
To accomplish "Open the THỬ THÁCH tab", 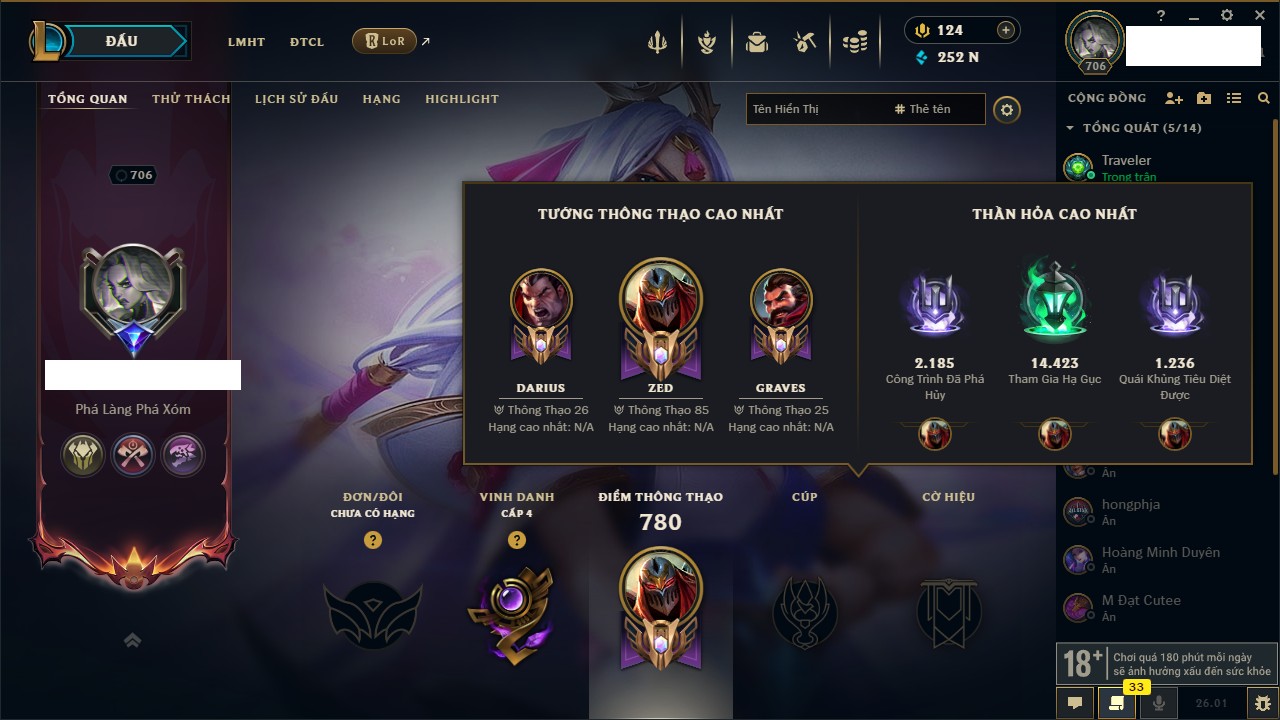I will point(191,99).
